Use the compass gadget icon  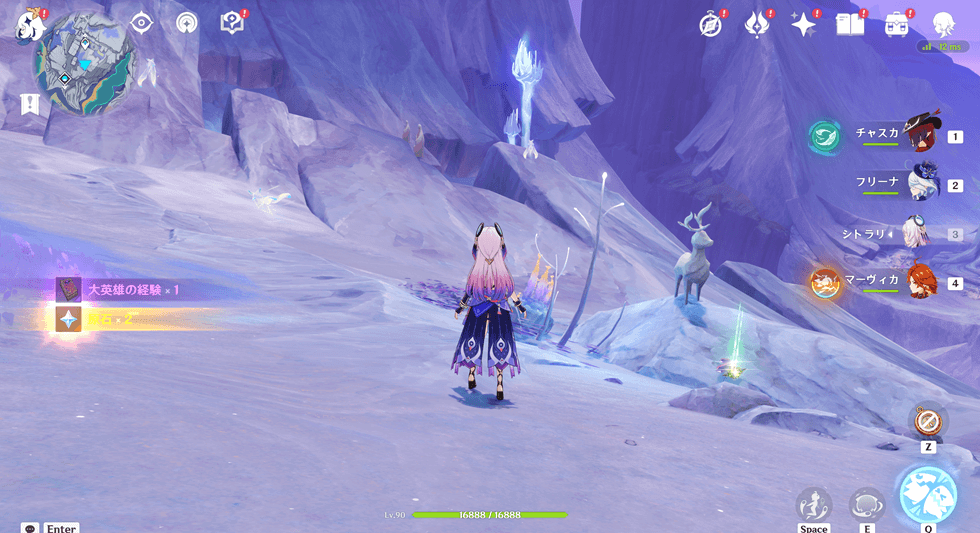click(x=928, y=421)
